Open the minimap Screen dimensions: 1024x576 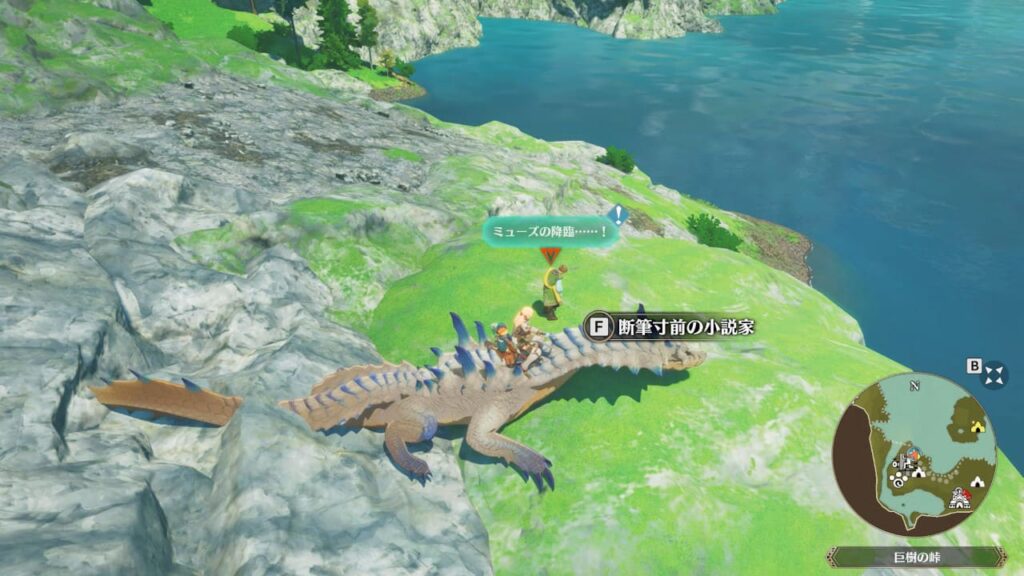[915, 455]
